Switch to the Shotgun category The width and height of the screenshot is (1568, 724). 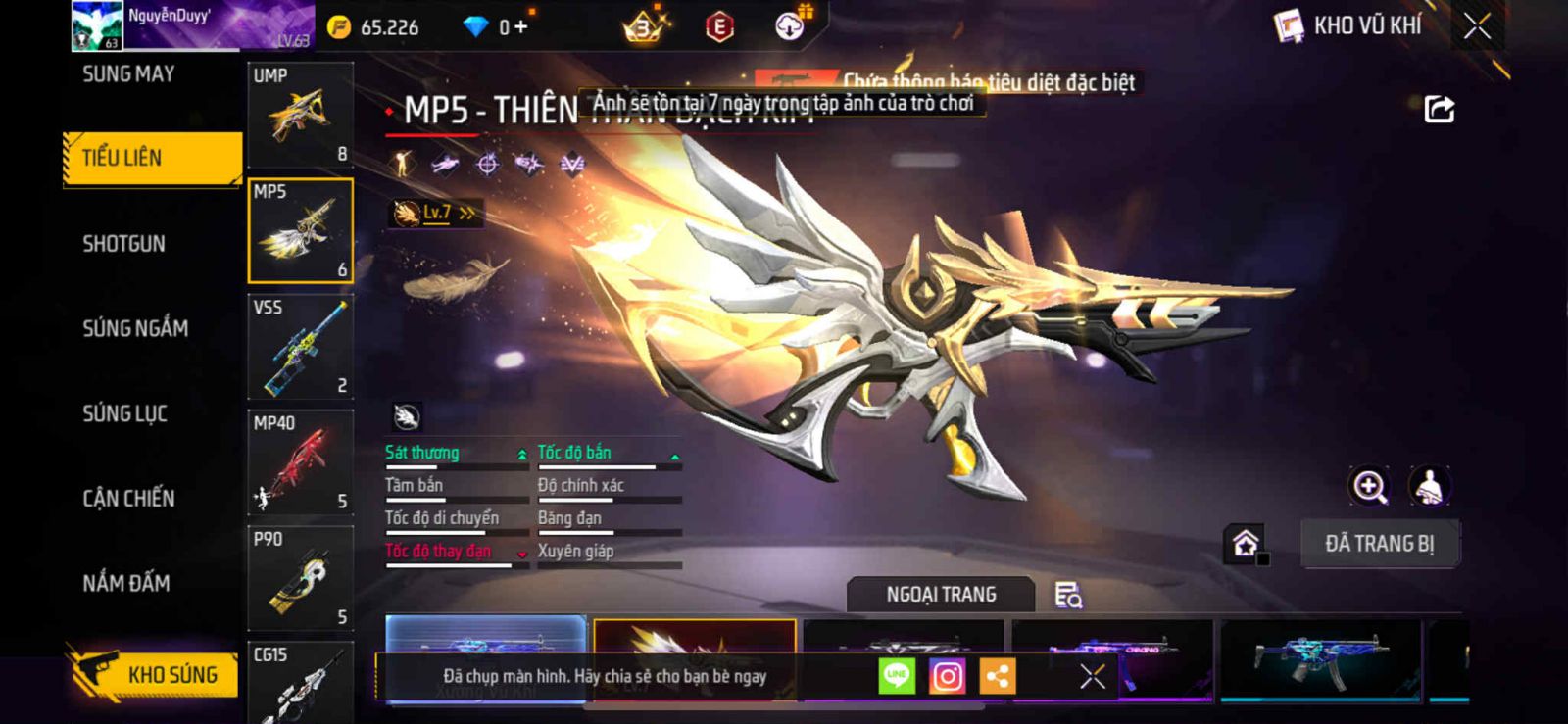[x=123, y=244]
